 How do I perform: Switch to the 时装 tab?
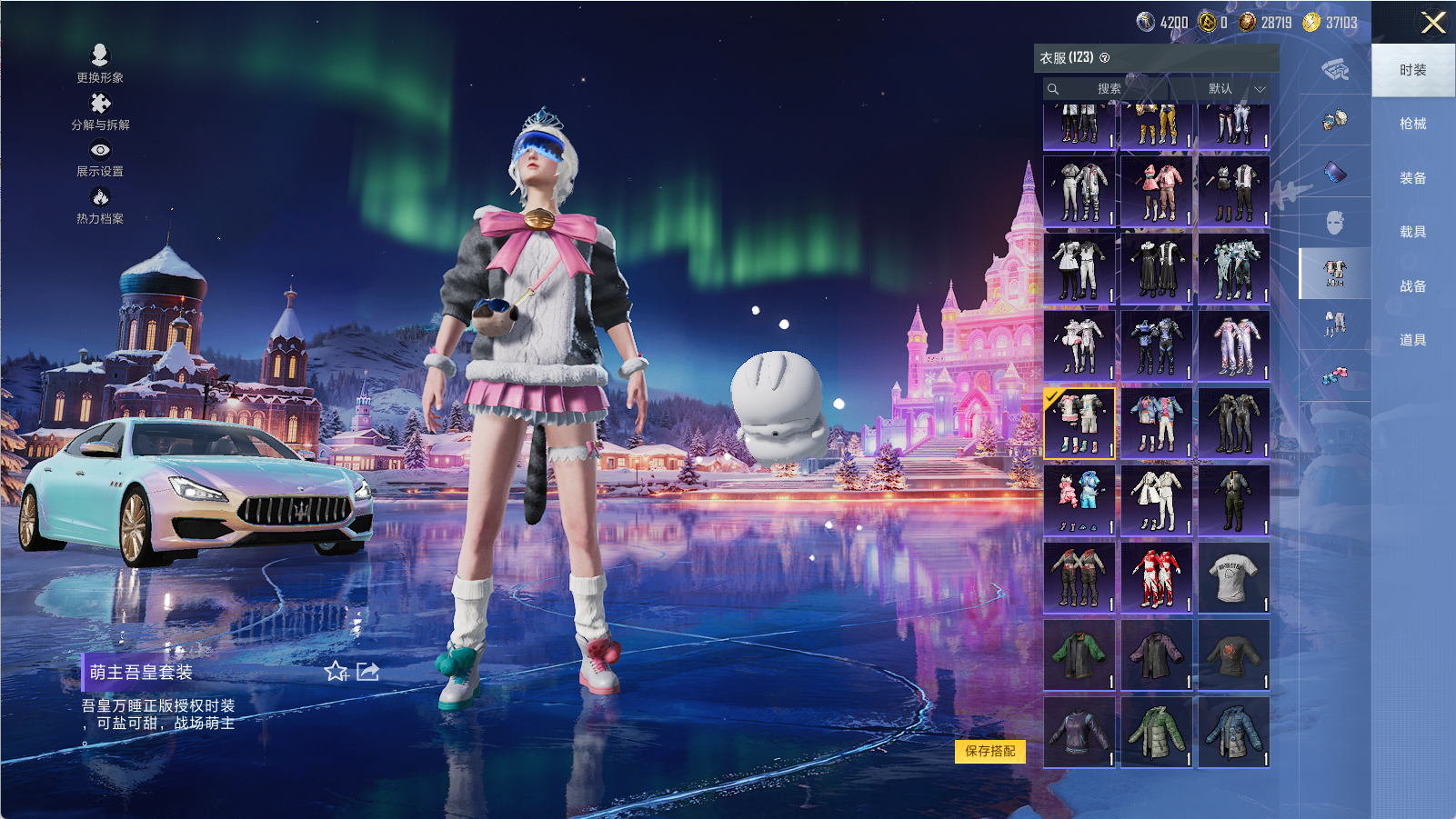(1412, 70)
